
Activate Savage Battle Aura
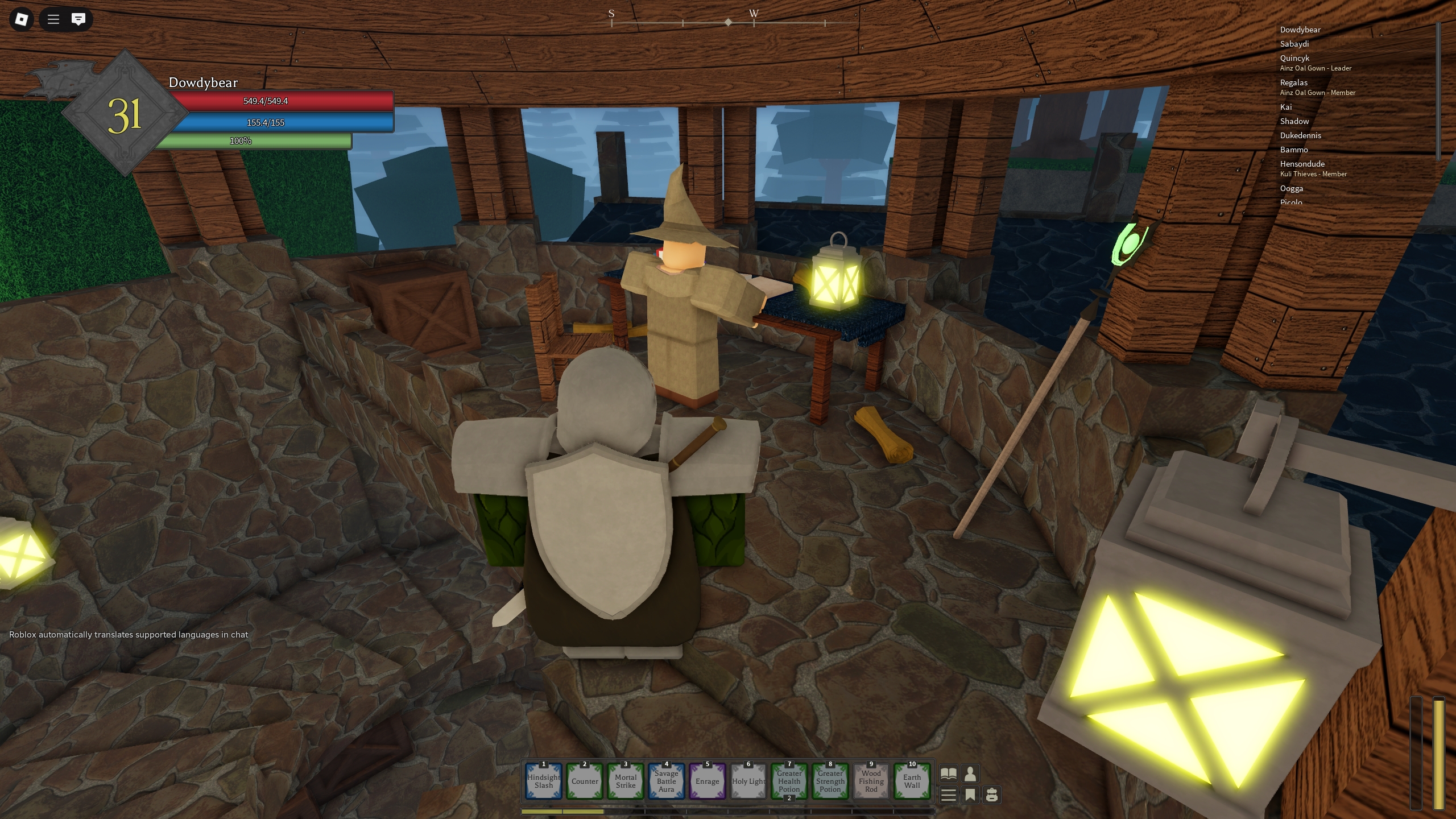pyautogui.click(x=666, y=781)
